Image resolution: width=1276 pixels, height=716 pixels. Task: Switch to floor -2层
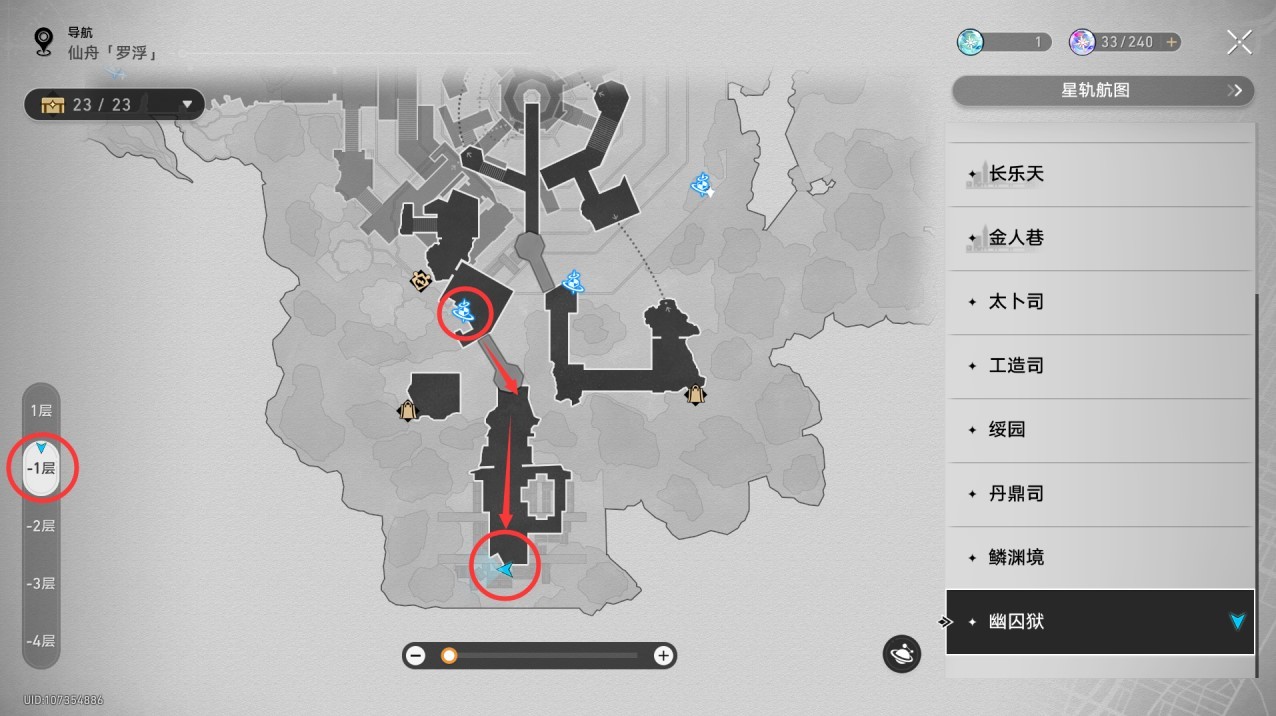click(41, 526)
